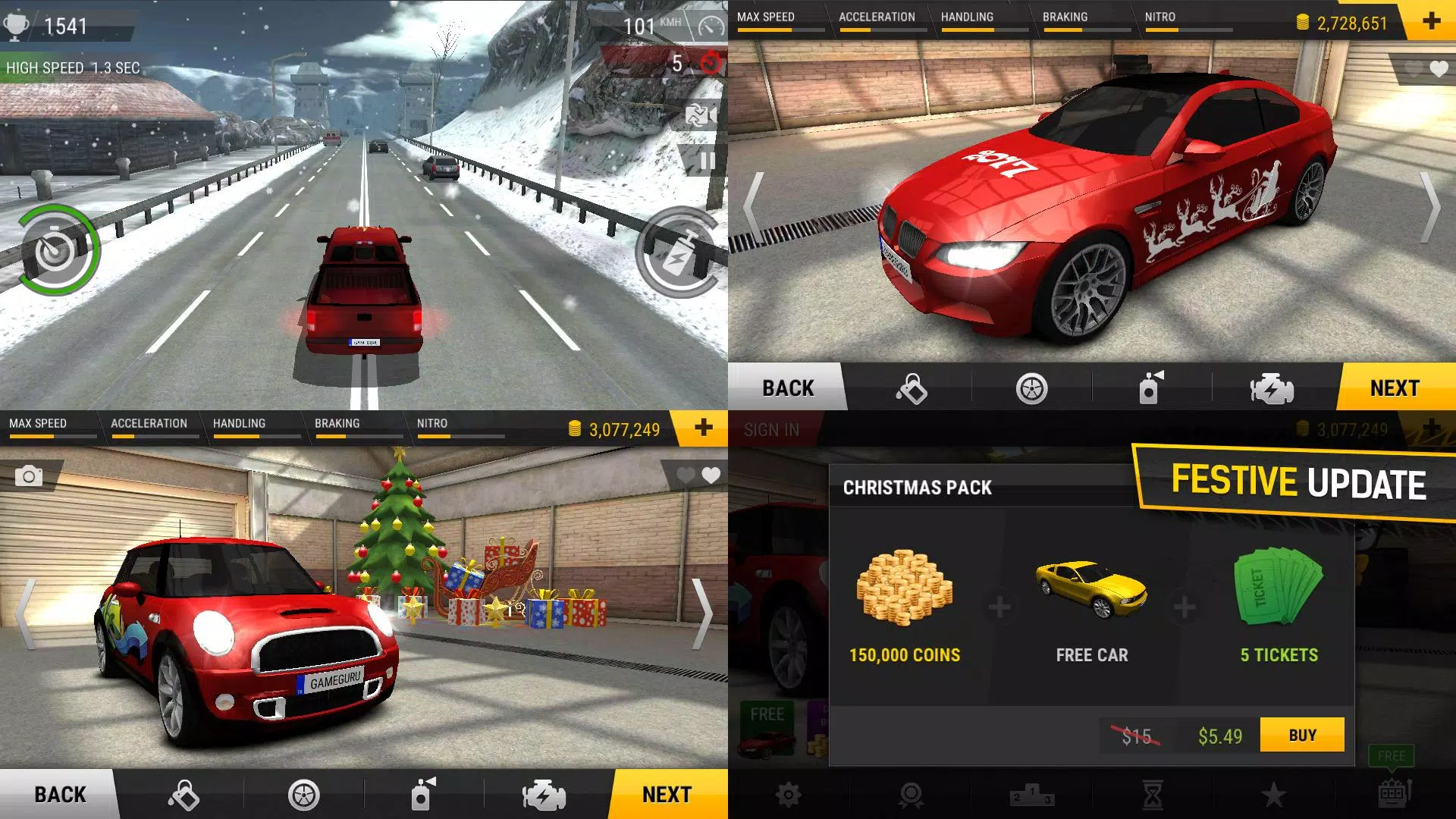Open the wheel customization tool
The height and width of the screenshot is (819, 1456).
(1031, 388)
